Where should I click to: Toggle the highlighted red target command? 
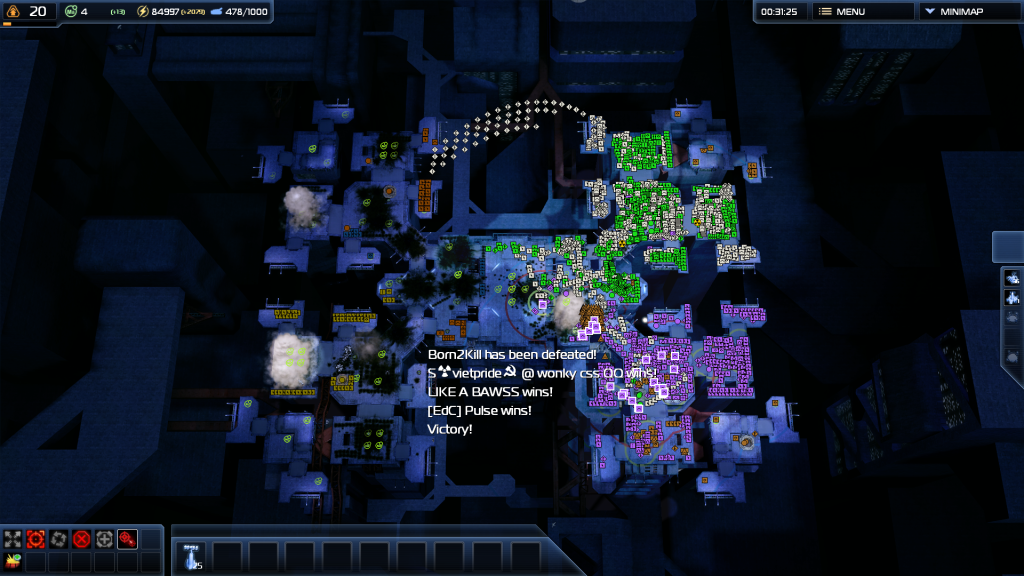128,539
